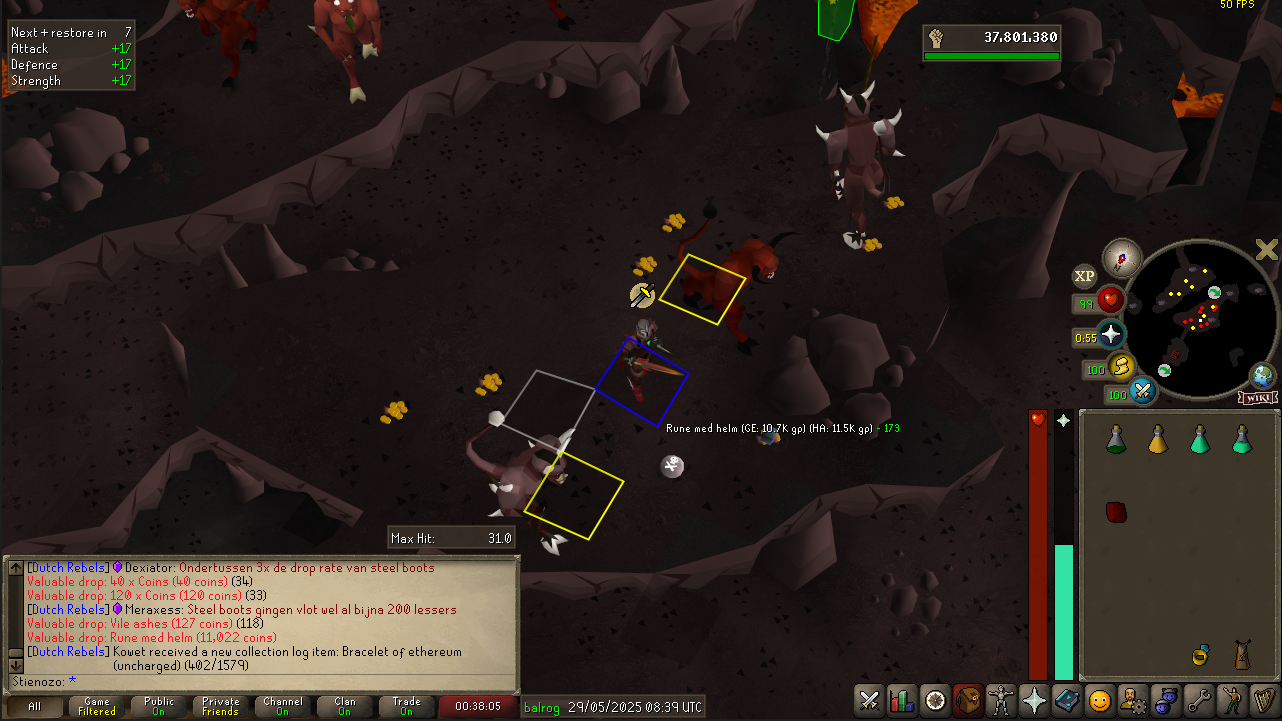Open the prayer tab
1282x721 pixels.
pyautogui.click(x=1033, y=699)
